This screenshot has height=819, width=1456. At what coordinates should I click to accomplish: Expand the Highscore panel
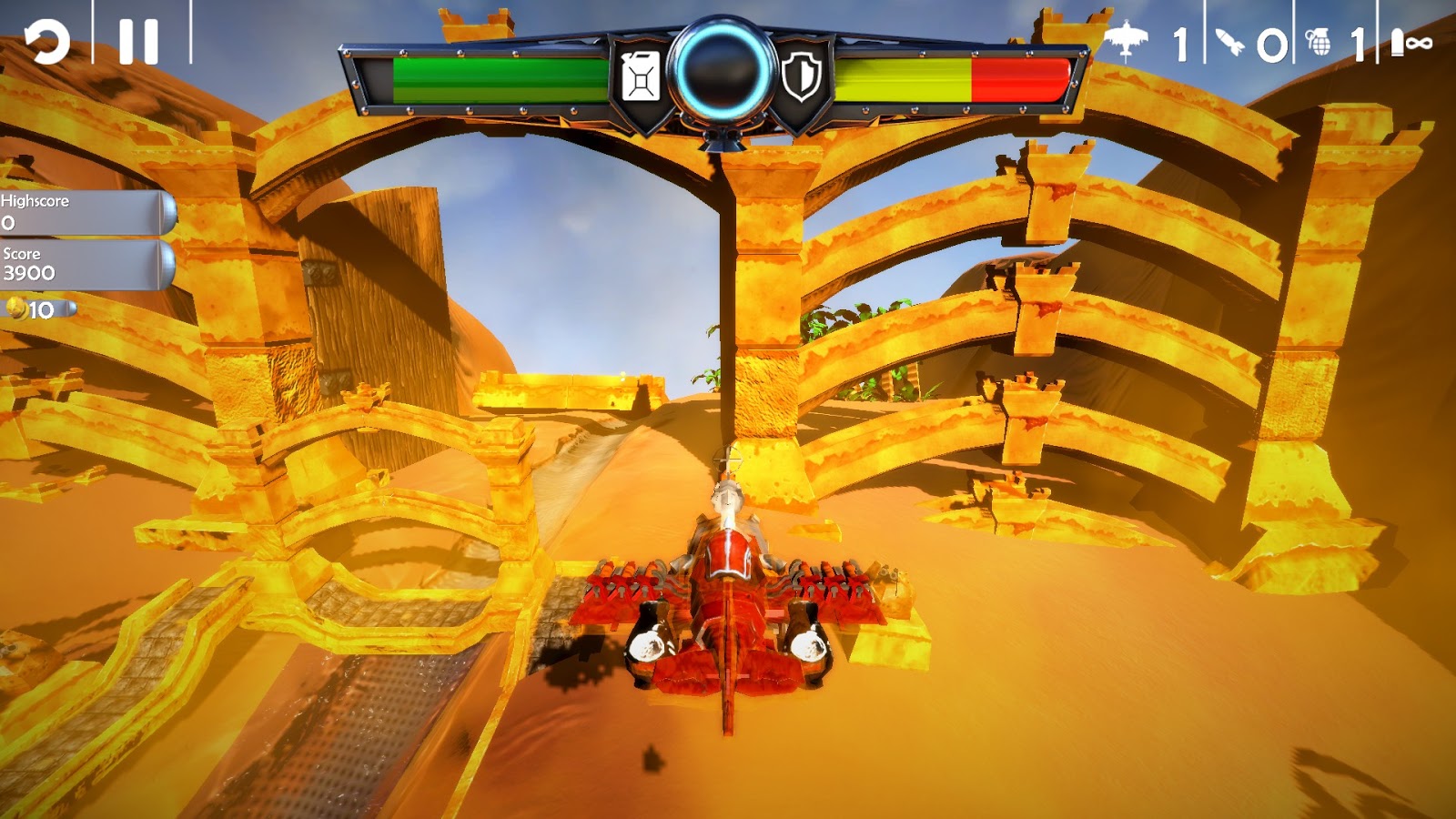point(82,213)
